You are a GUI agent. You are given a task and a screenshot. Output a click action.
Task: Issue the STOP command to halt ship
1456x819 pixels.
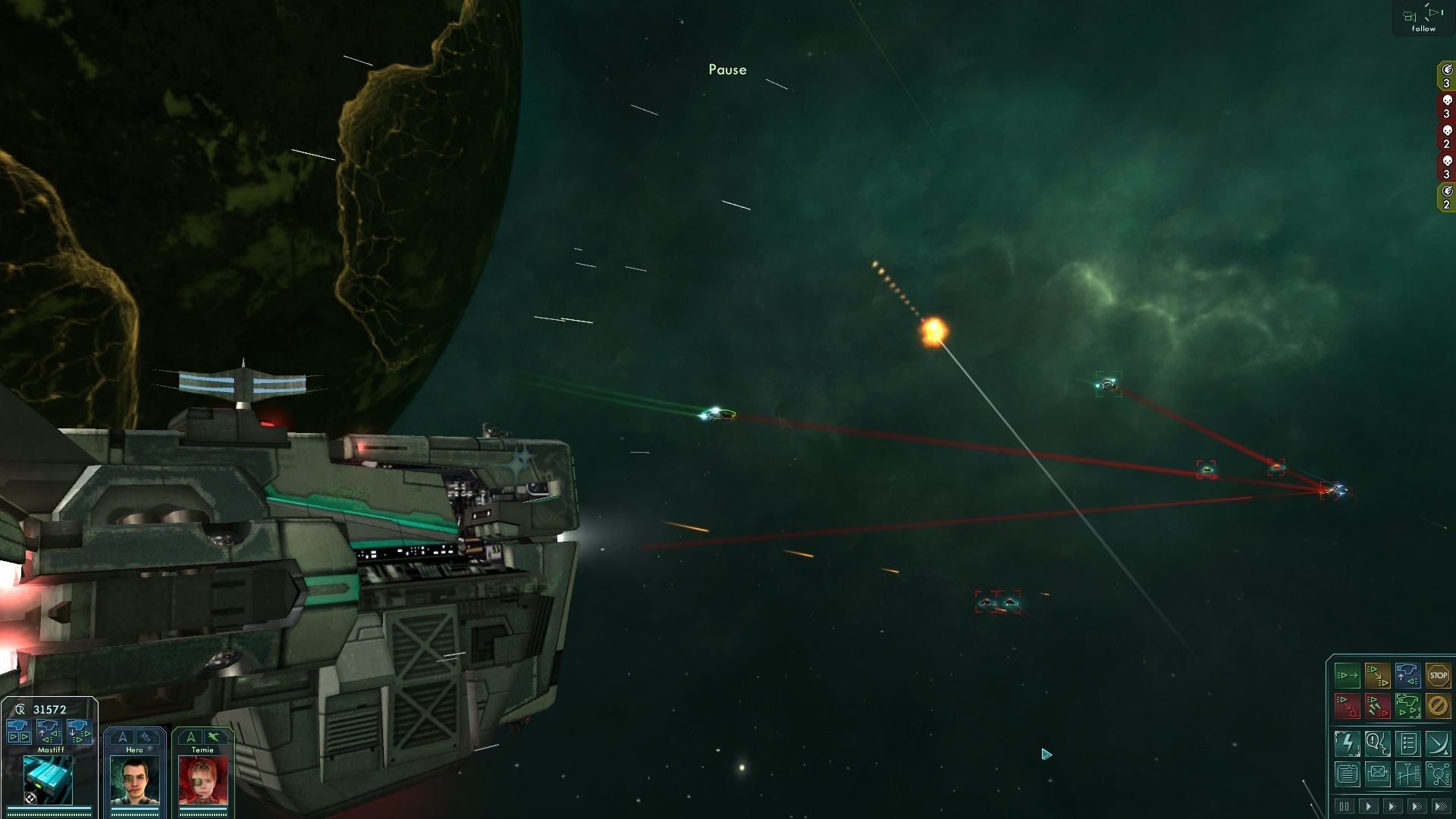(1439, 675)
